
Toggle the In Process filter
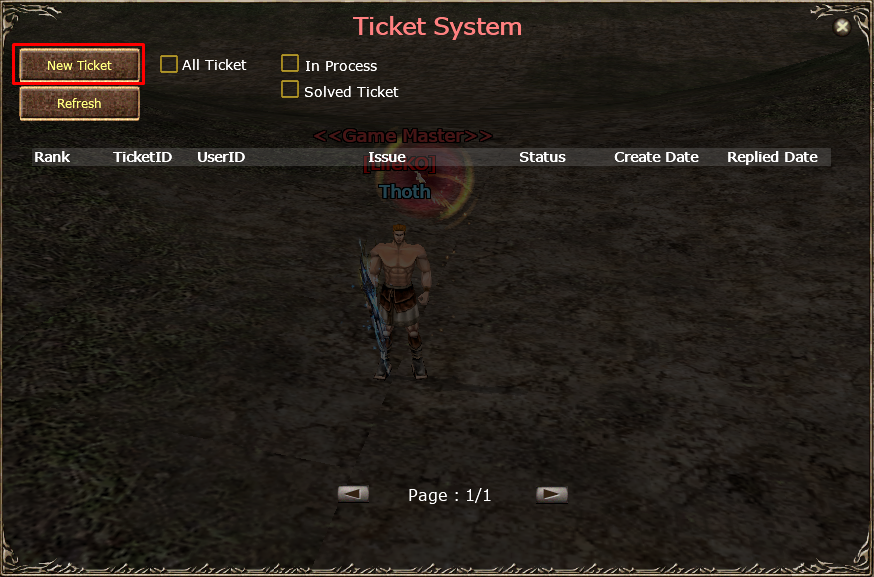[290, 65]
